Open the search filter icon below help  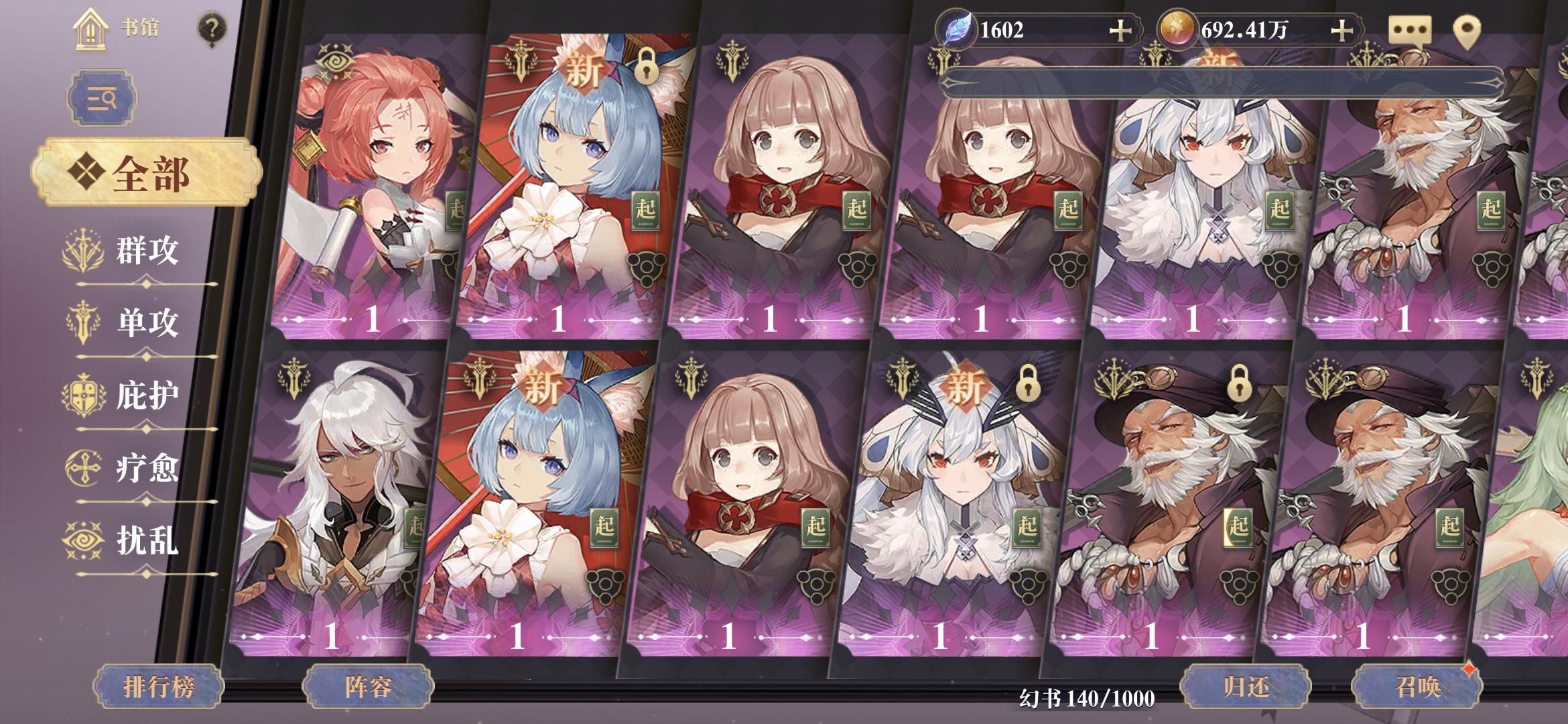click(101, 97)
